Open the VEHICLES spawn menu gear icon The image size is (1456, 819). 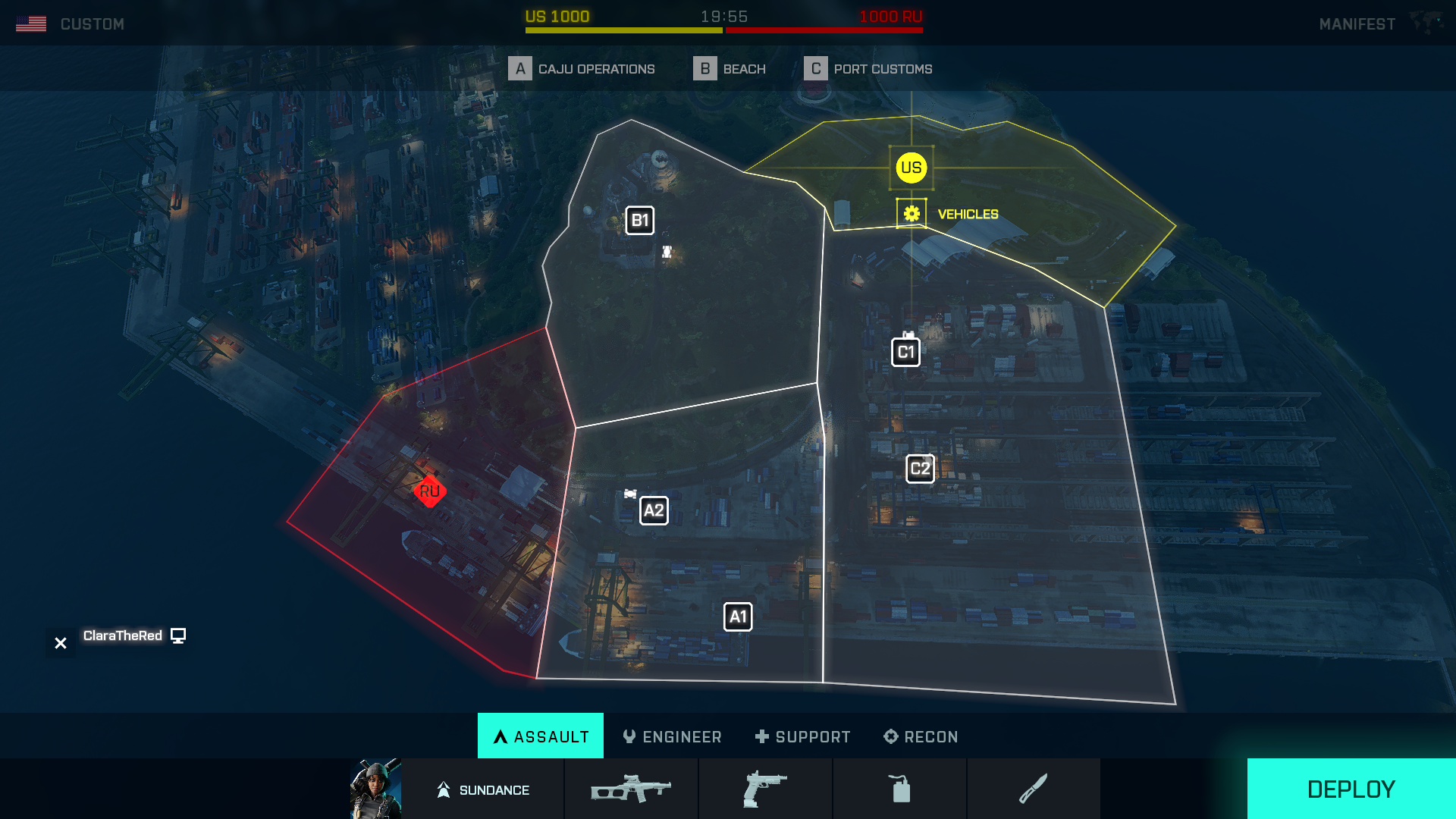pyautogui.click(x=912, y=213)
